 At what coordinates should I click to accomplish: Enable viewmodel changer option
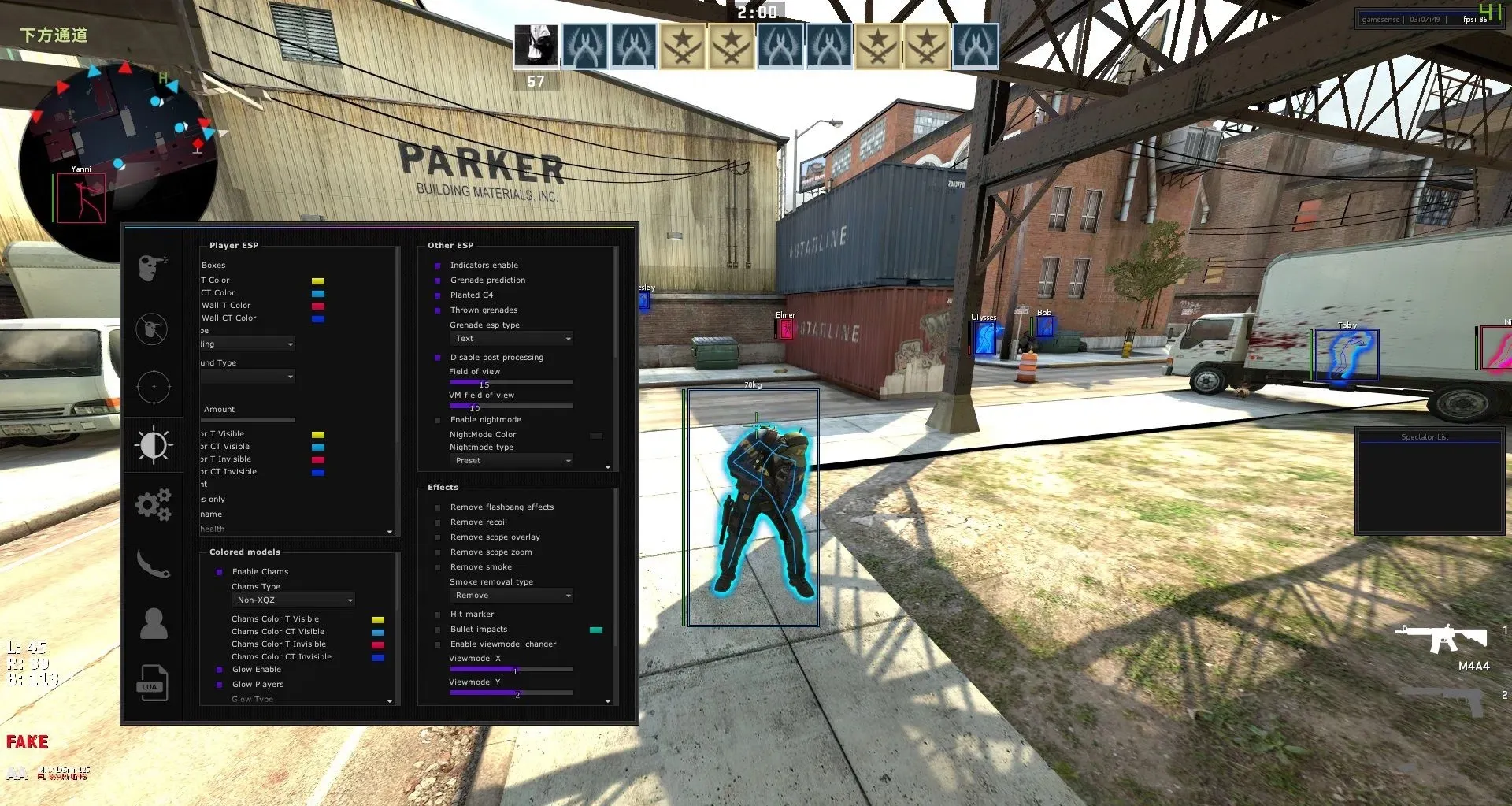(x=438, y=644)
